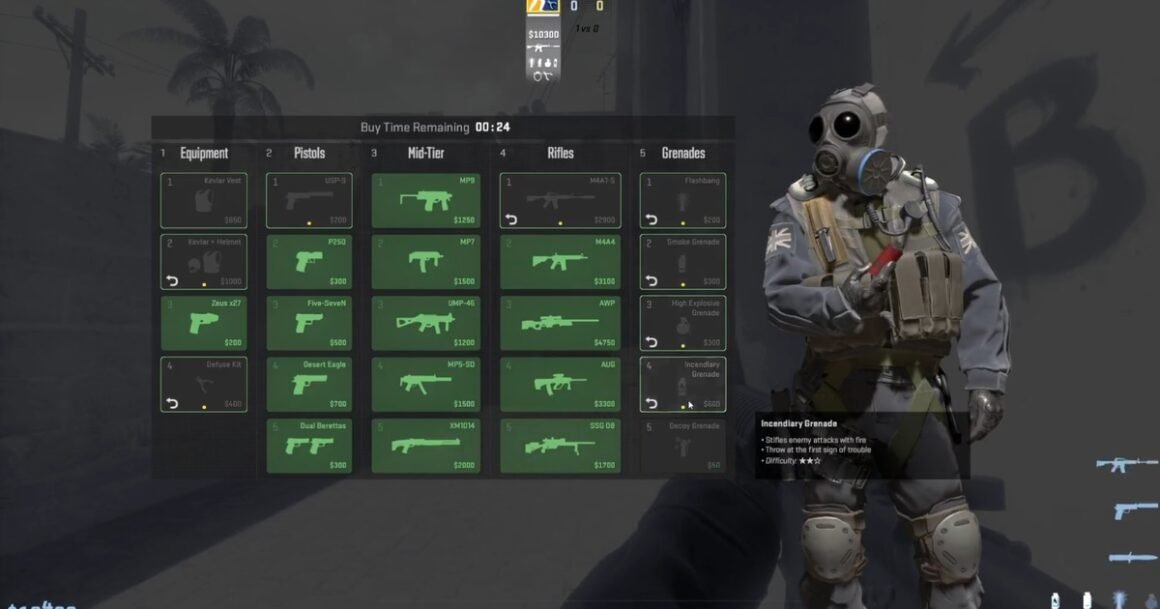Select the MP7 slot
The width and height of the screenshot is (1160, 609).
[425, 262]
